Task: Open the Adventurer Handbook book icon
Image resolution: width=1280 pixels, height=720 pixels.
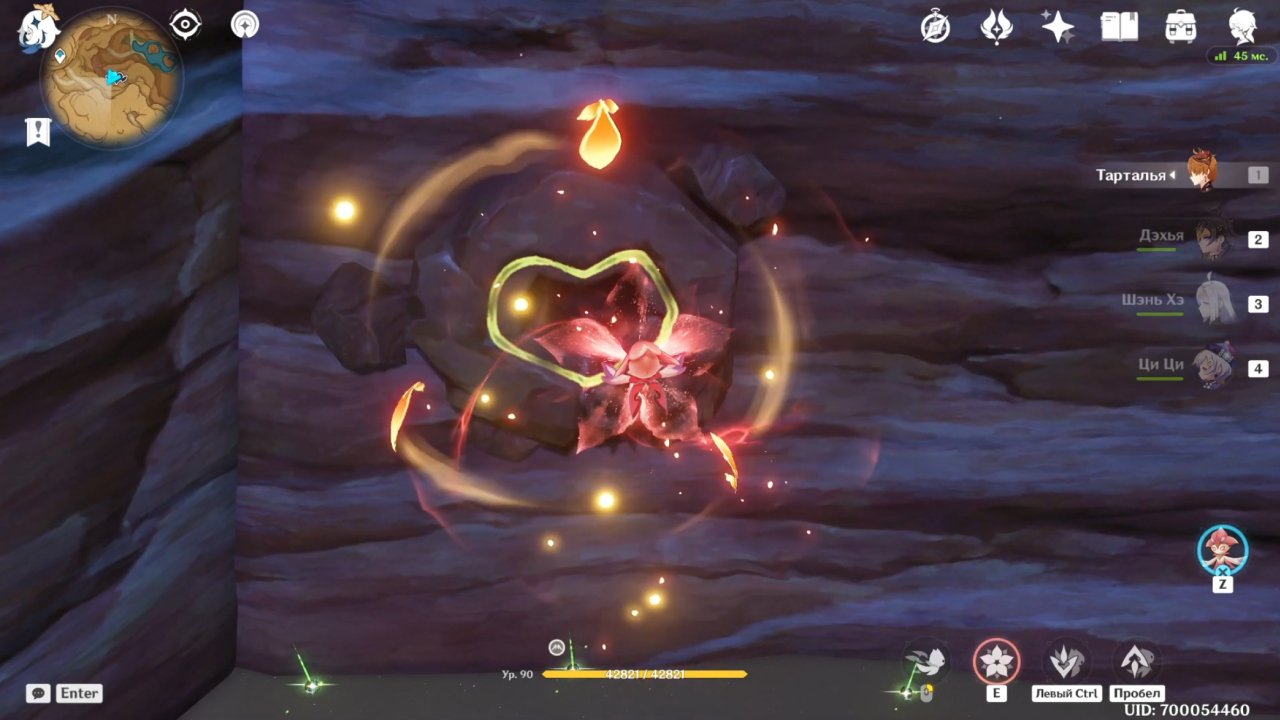Action: pos(1119,27)
